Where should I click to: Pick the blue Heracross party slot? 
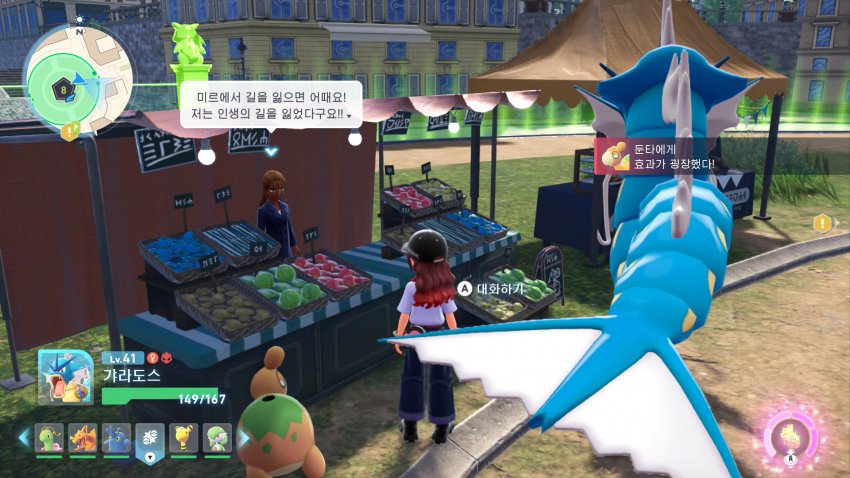(x=116, y=438)
